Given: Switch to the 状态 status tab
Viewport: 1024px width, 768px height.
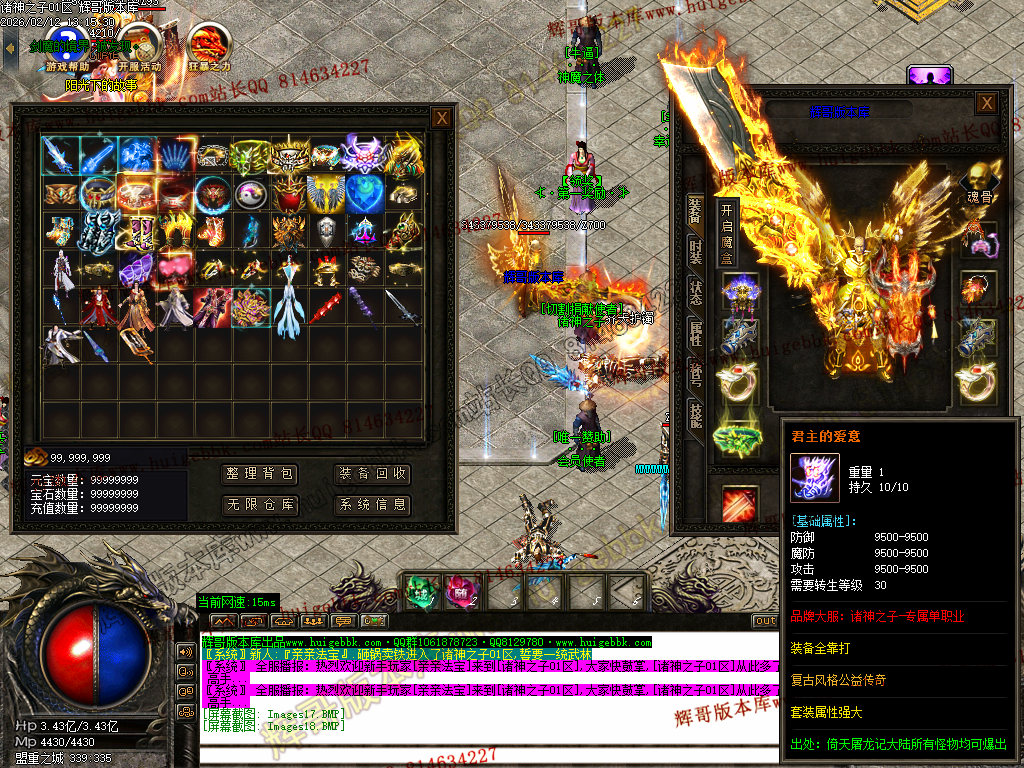Looking at the screenshot, I should tap(696, 291).
